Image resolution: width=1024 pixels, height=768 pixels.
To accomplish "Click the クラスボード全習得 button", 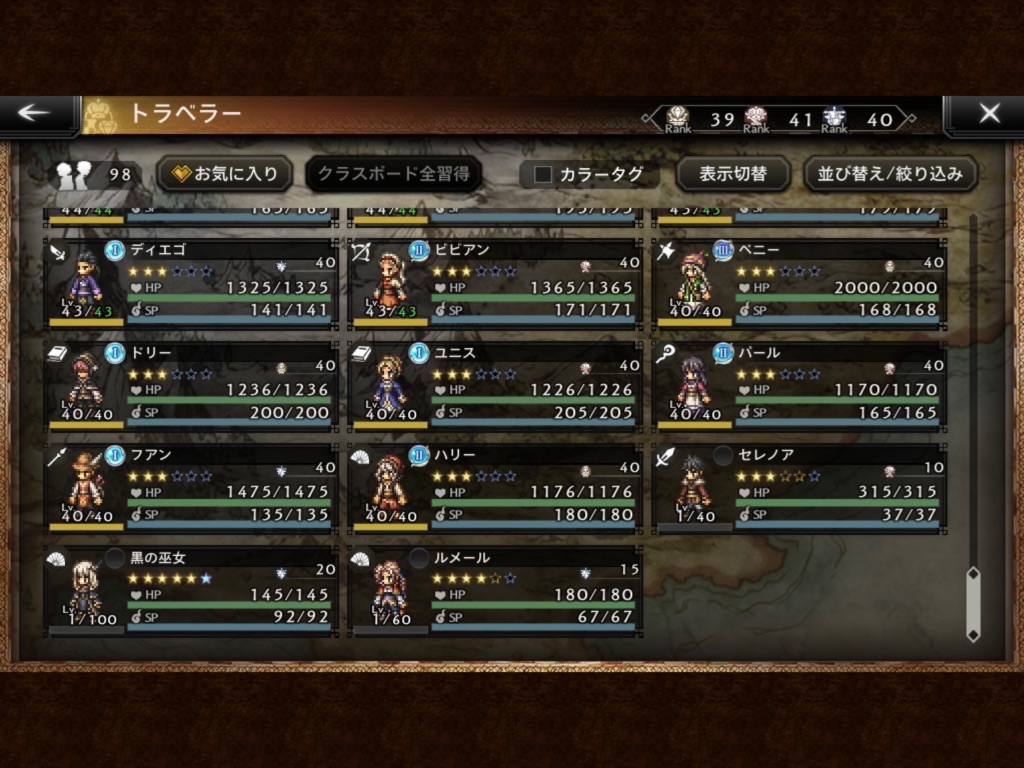I will pyautogui.click(x=393, y=174).
